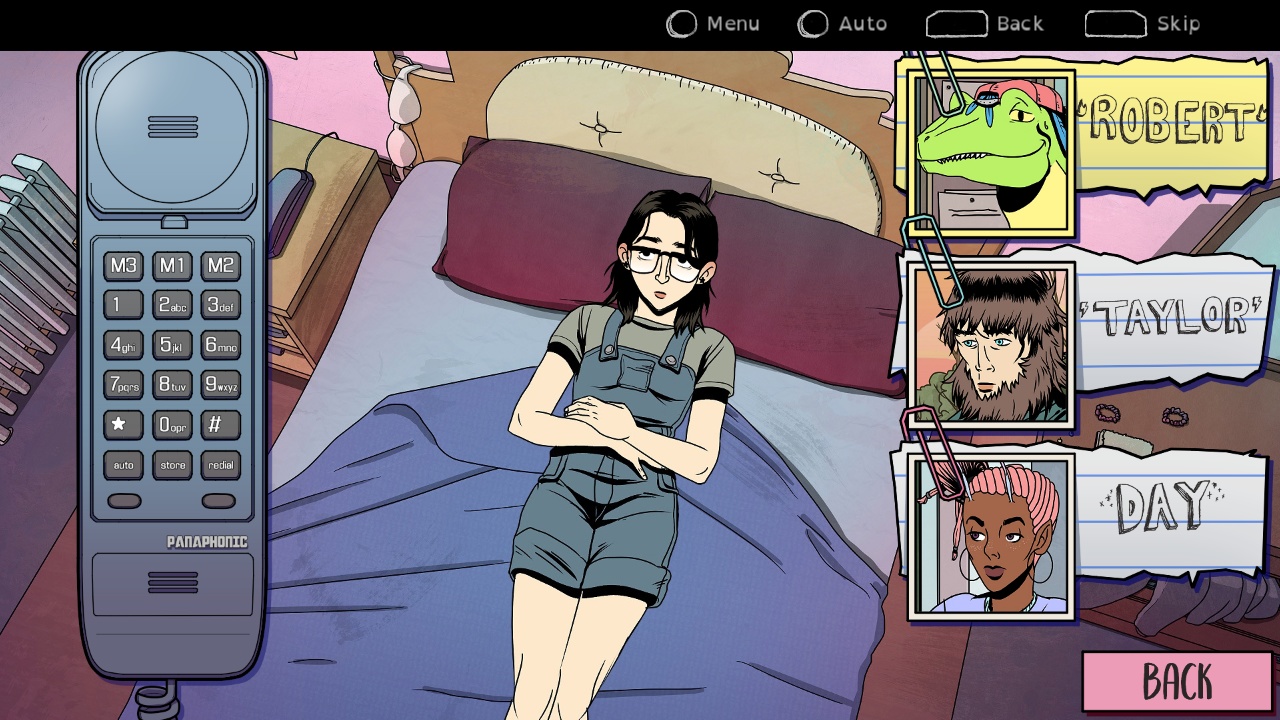Select TAYLOR's contact portrait
The image size is (1280, 720).
click(990, 345)
